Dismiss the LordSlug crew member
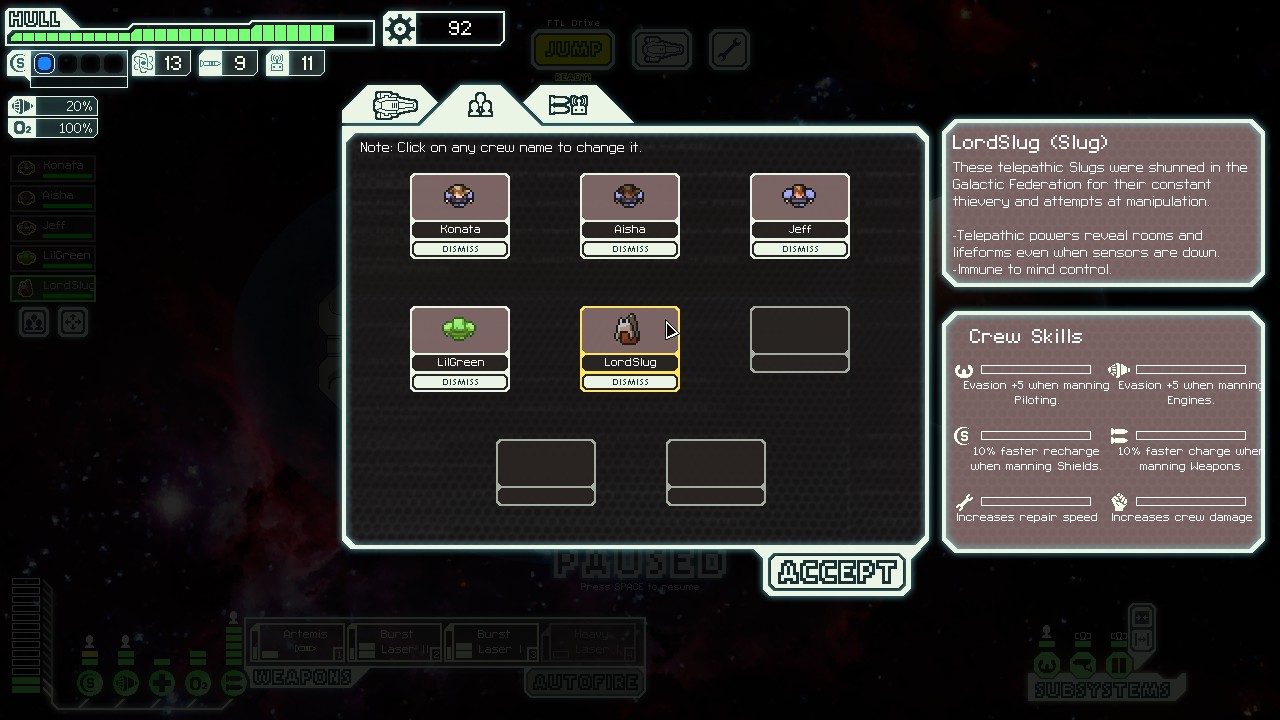This screenshot has width=1280, height=720. click(630, 382)
